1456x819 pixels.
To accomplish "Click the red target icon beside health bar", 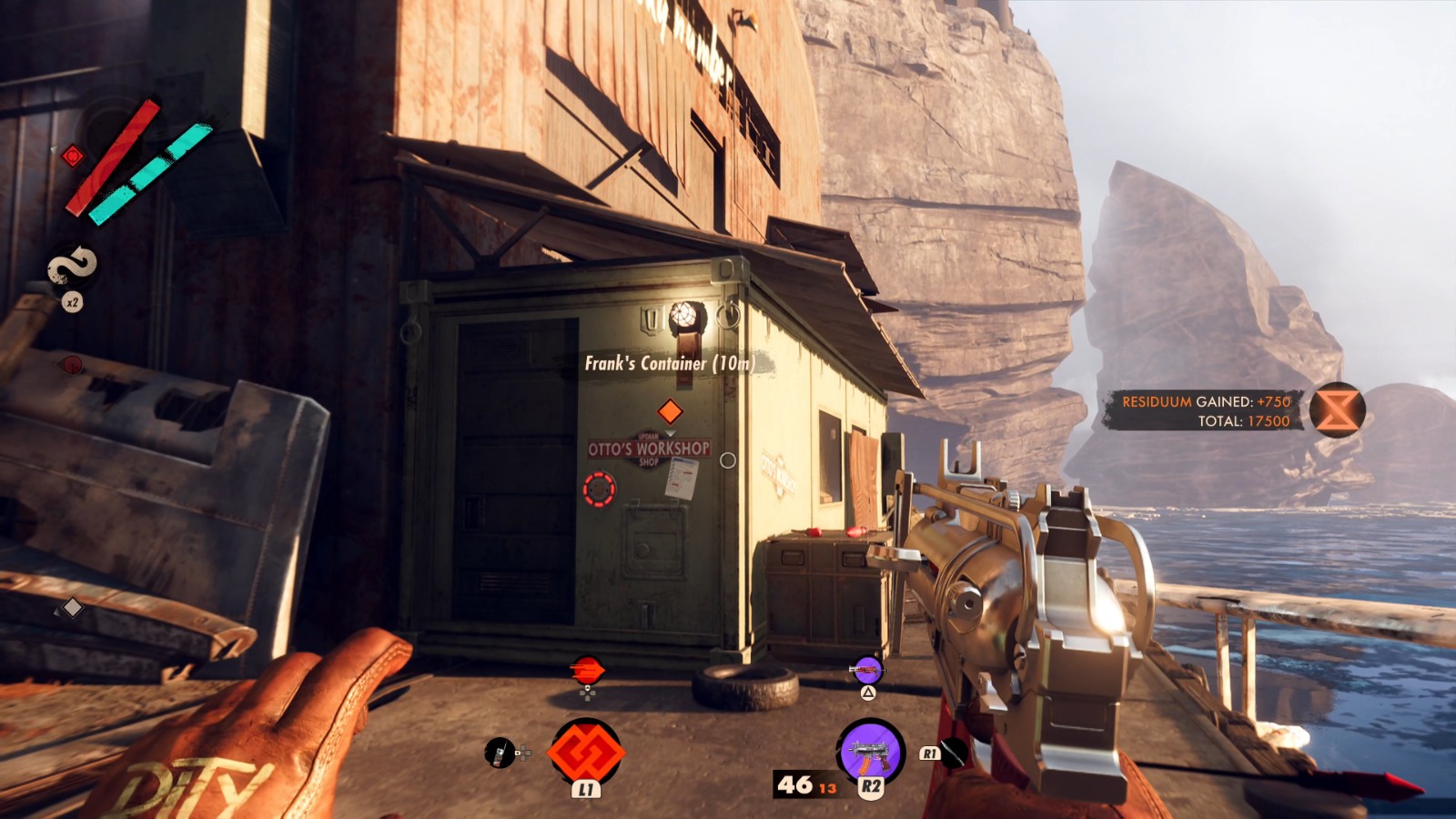I will click(73, 157).
